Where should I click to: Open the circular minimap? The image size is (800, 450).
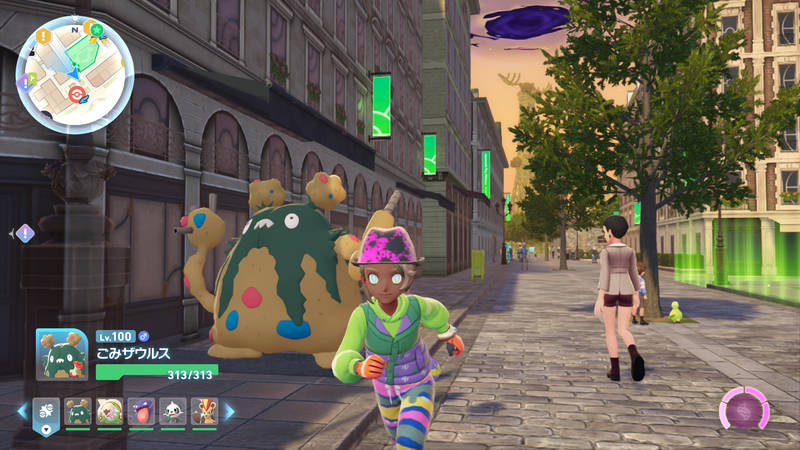(75, 75)
